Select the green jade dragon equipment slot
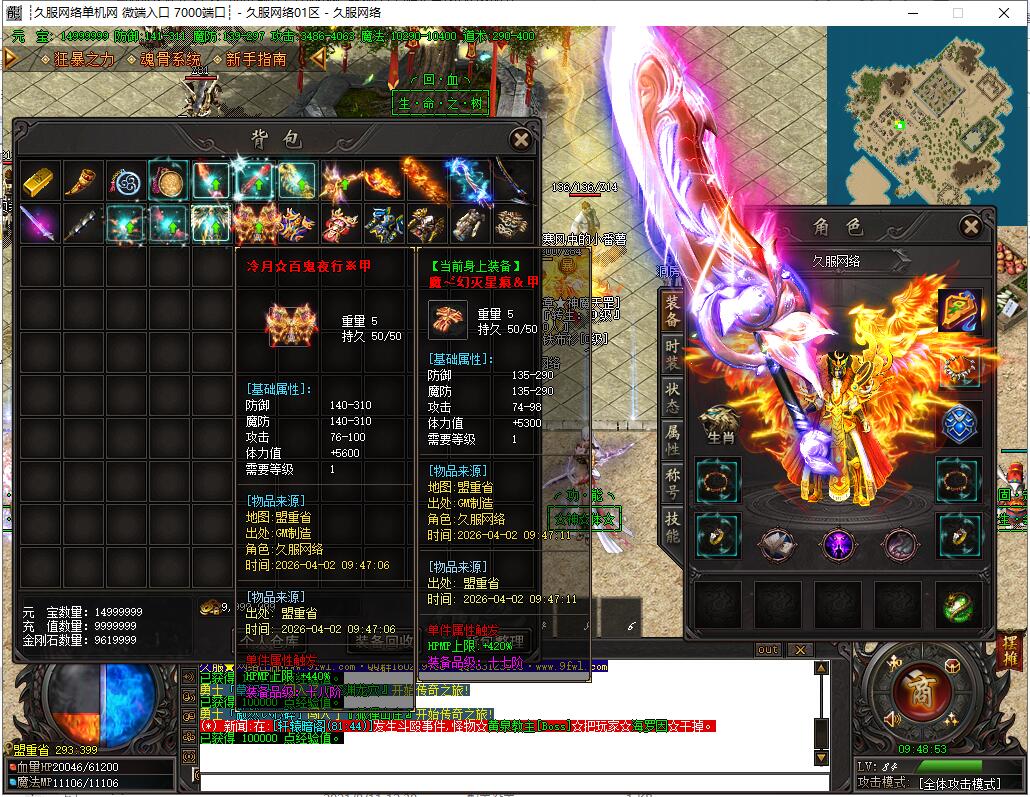The height and width of the screenshot is (797, 1030). click(958, 604)
